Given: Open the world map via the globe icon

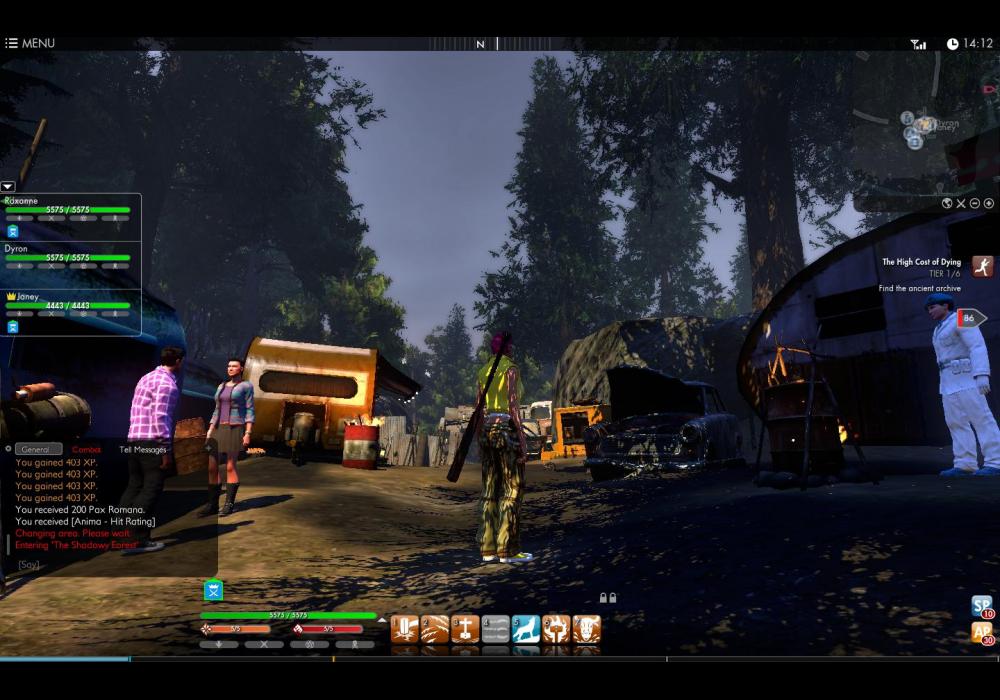Looking at the screenshot, I should (x=946, y=203).
